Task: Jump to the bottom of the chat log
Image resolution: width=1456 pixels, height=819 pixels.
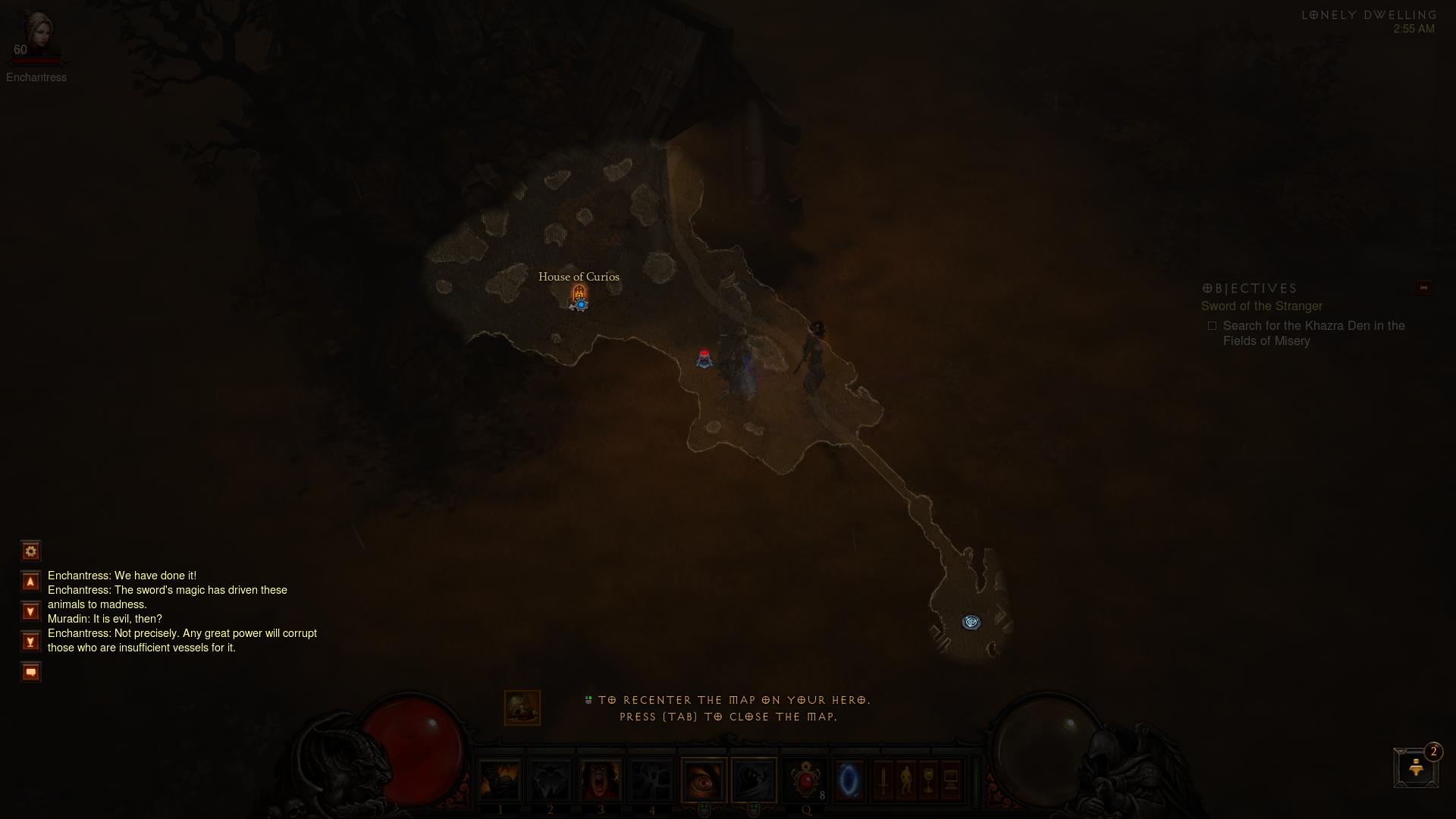Action: 30,642
